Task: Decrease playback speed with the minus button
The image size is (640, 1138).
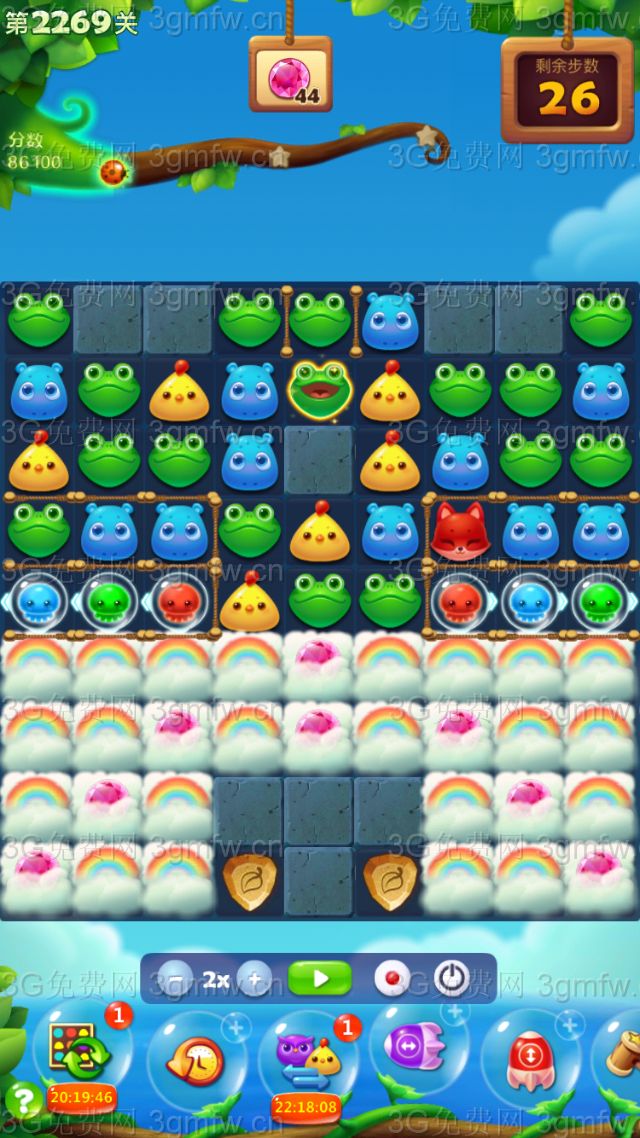Action: tap(176, 979)
